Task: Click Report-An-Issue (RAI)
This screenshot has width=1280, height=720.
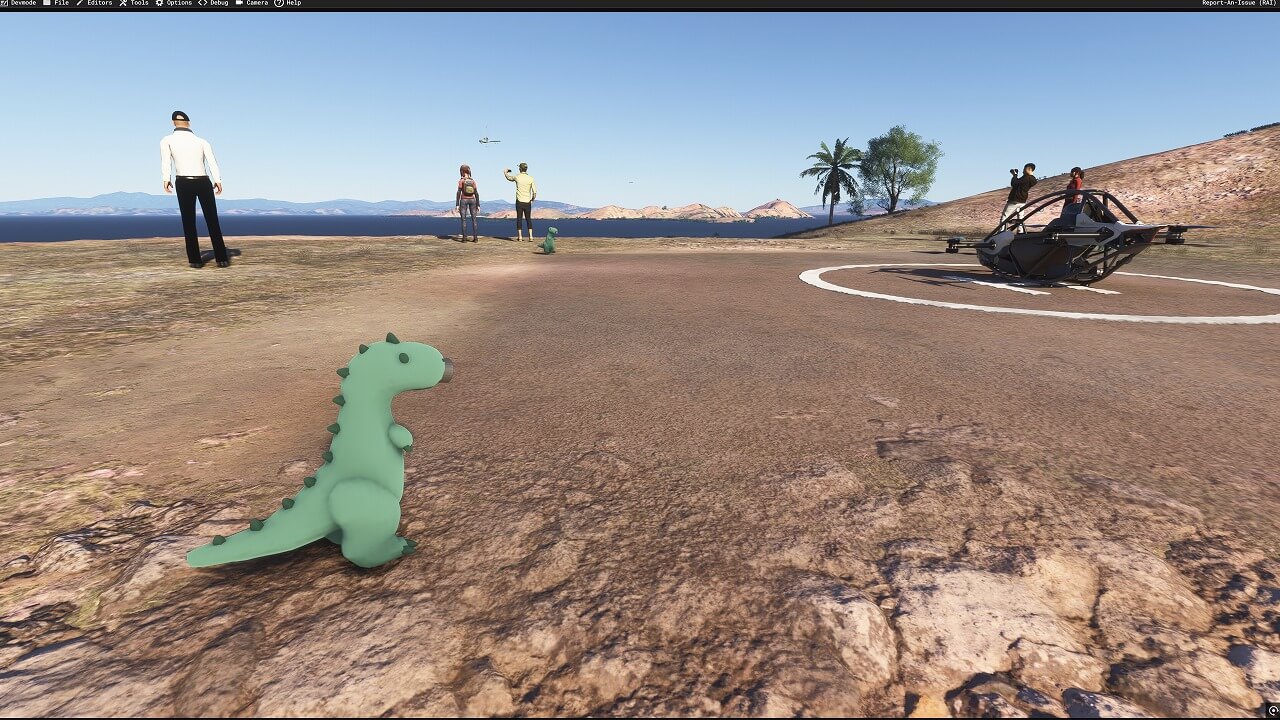Action: [x=1238, y=4]
